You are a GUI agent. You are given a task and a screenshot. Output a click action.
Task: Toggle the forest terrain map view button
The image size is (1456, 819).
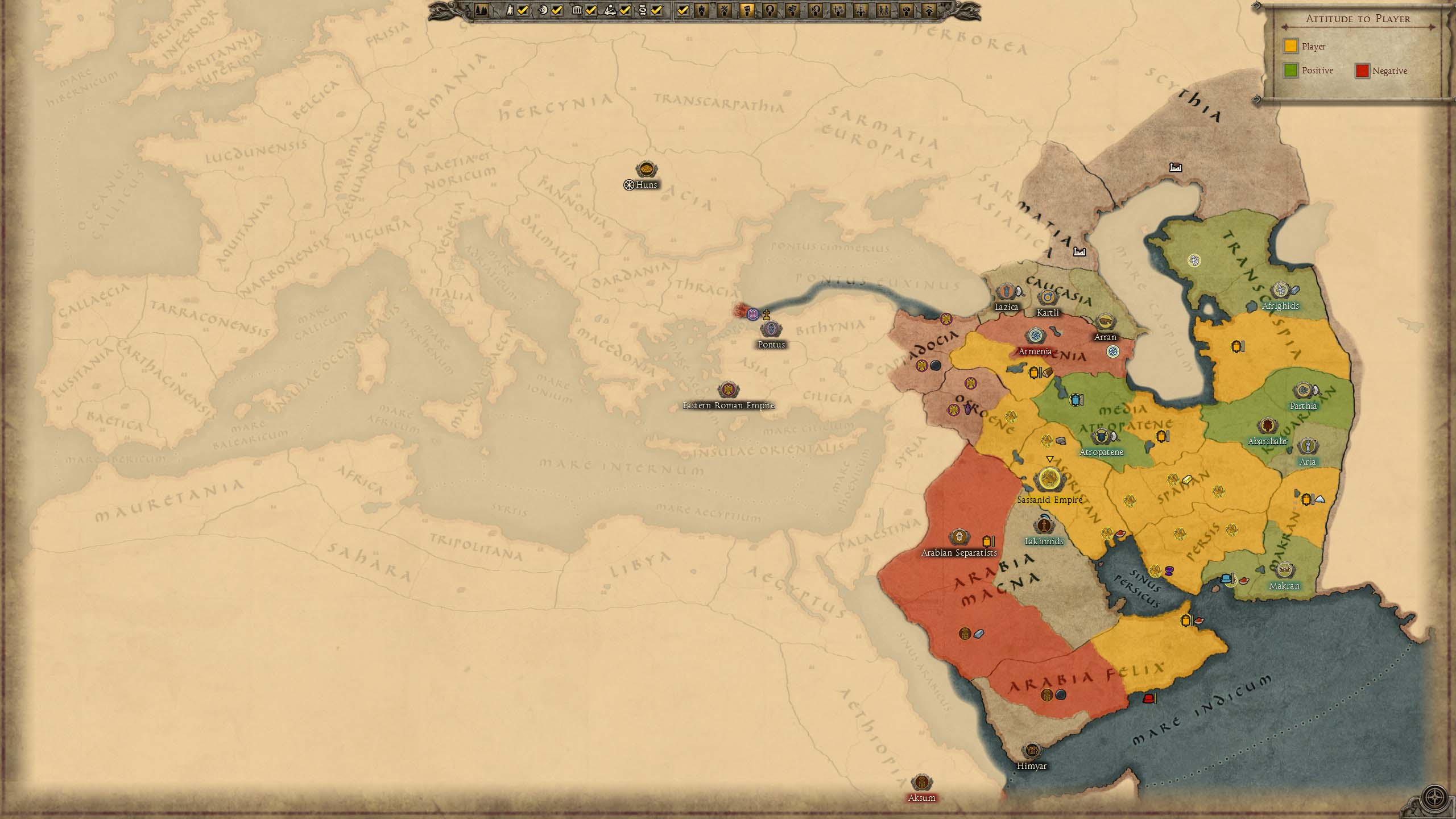tap(481, 10)
